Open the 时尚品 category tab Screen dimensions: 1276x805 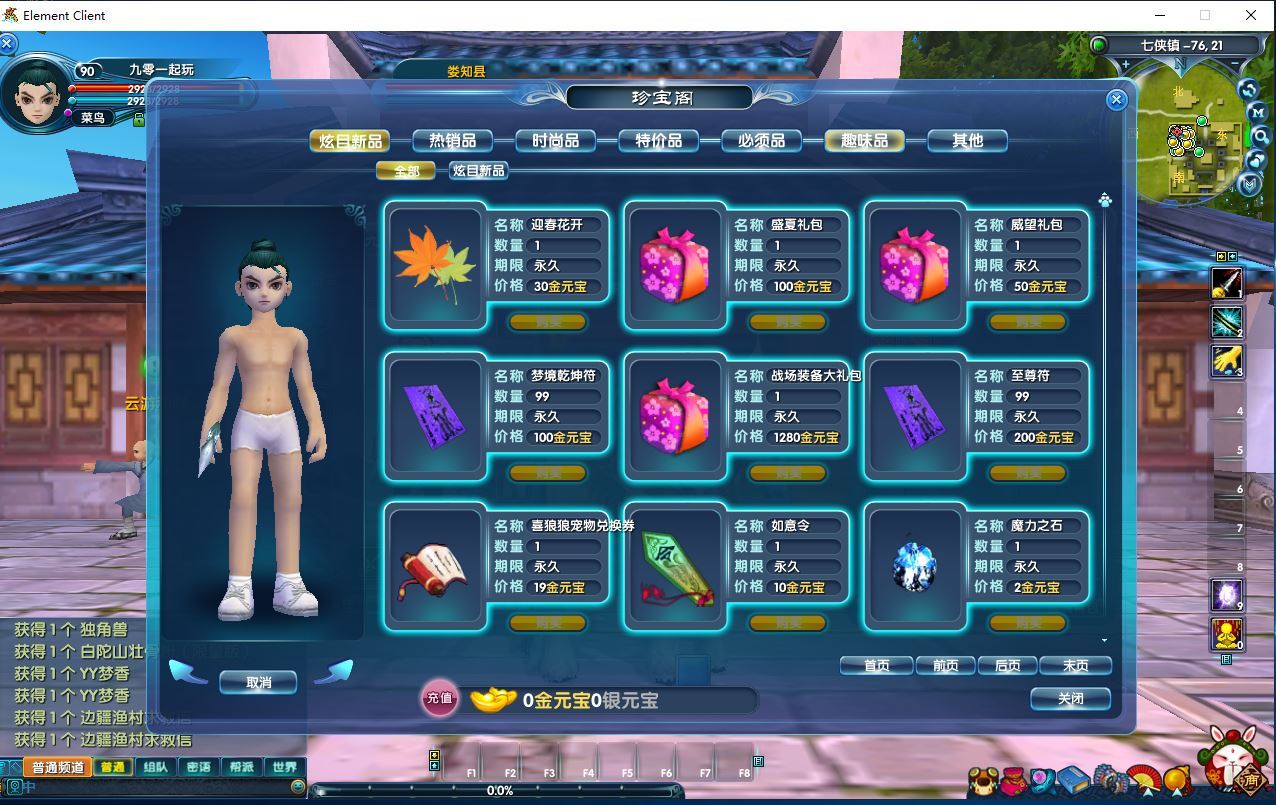pyautogui.click(x=555, y=141)
